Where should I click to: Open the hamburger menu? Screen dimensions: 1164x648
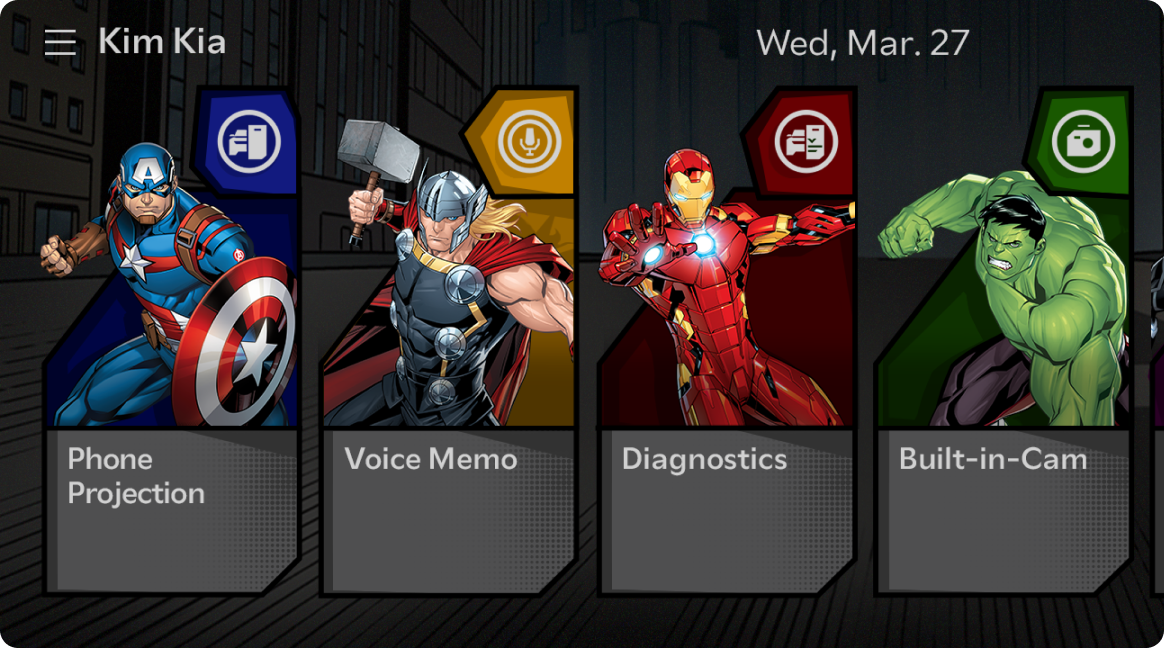(60, 42)
